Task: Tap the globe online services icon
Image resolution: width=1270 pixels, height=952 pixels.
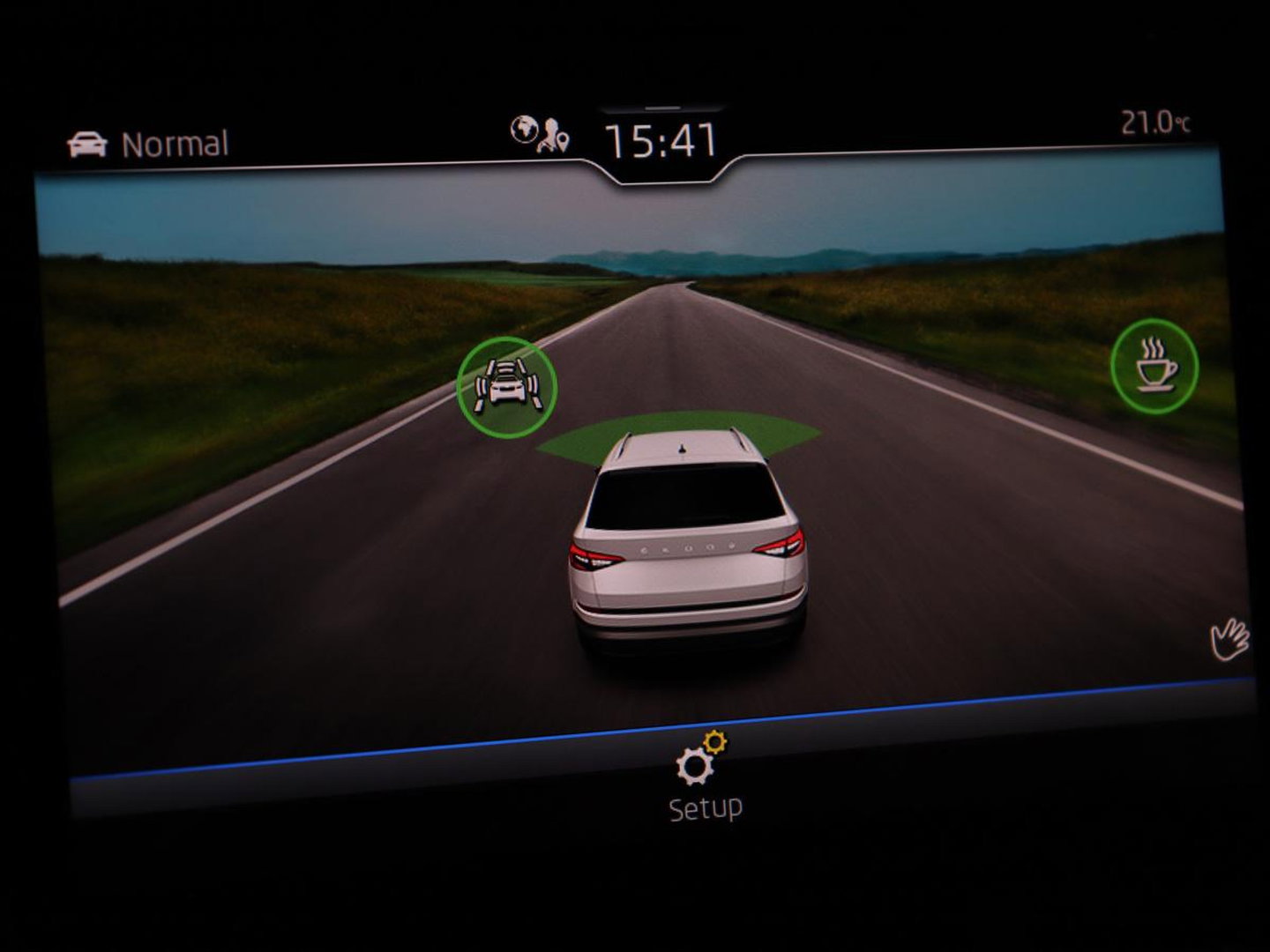Action: [524, 130]
